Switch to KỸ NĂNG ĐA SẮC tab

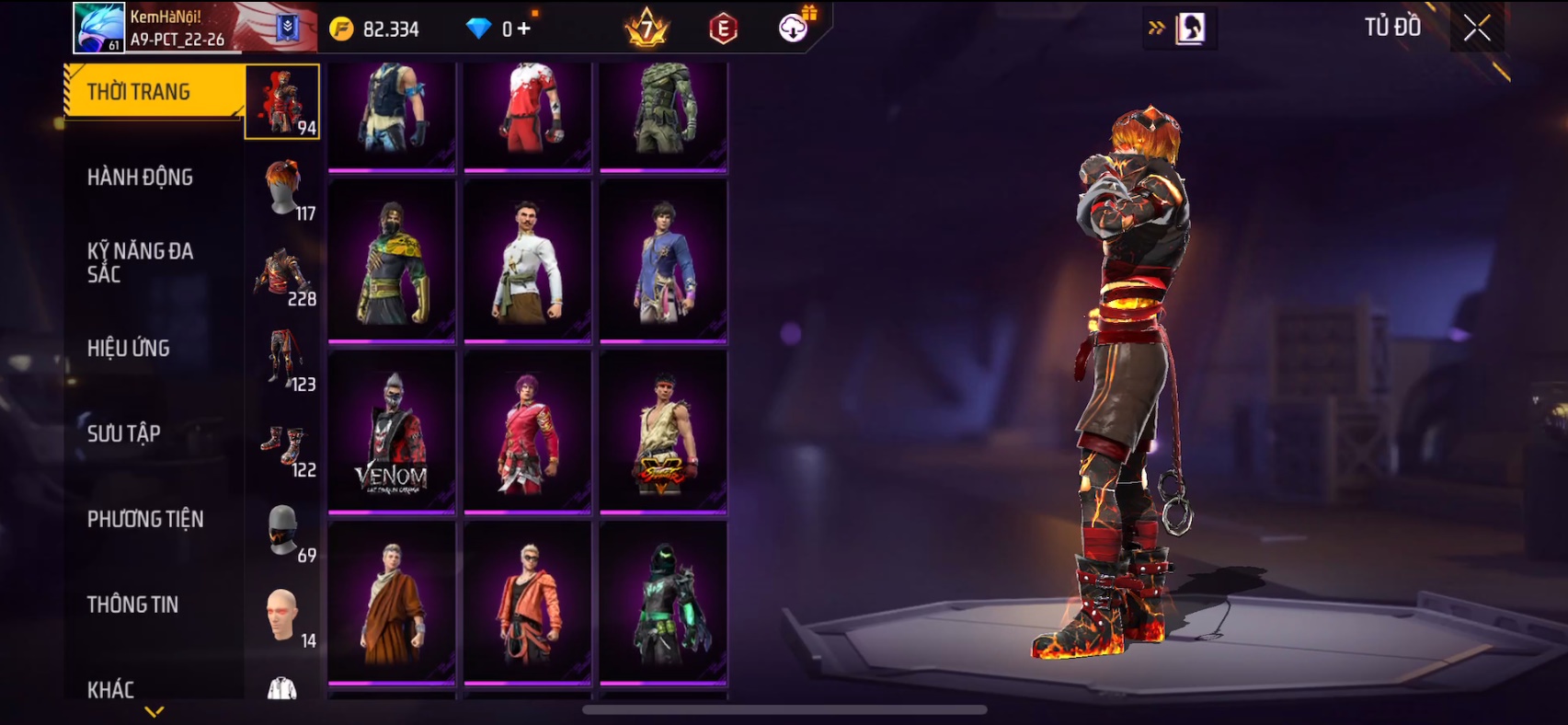pyautogui.click(x=141, y=262)
